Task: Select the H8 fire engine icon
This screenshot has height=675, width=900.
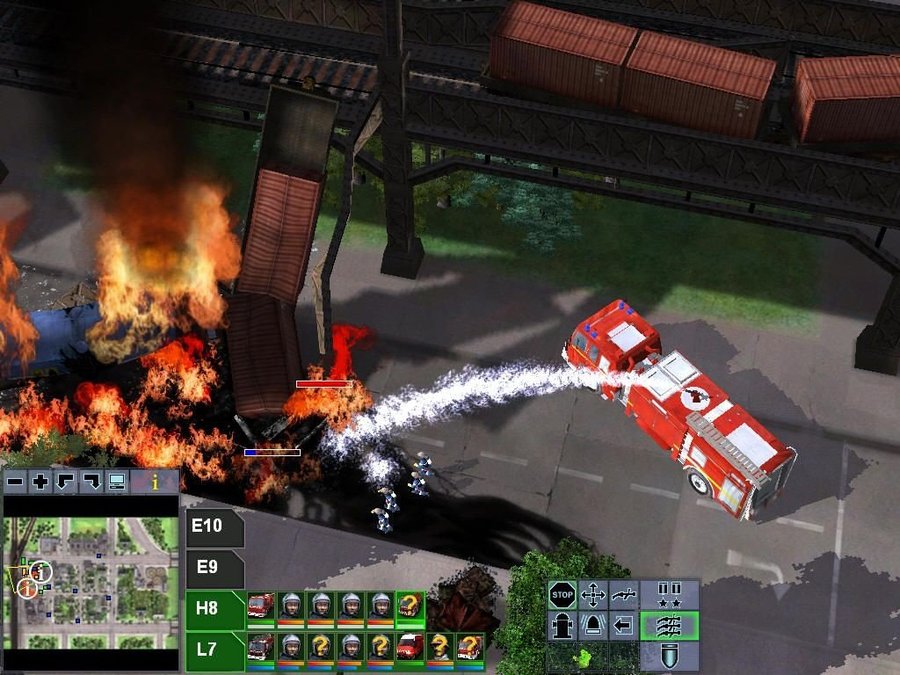Action: tap(261, 606)
